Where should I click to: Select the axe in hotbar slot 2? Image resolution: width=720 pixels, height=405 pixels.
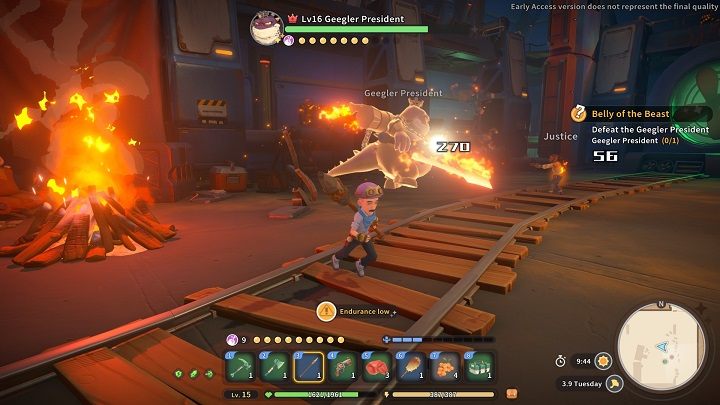[274, 366]
